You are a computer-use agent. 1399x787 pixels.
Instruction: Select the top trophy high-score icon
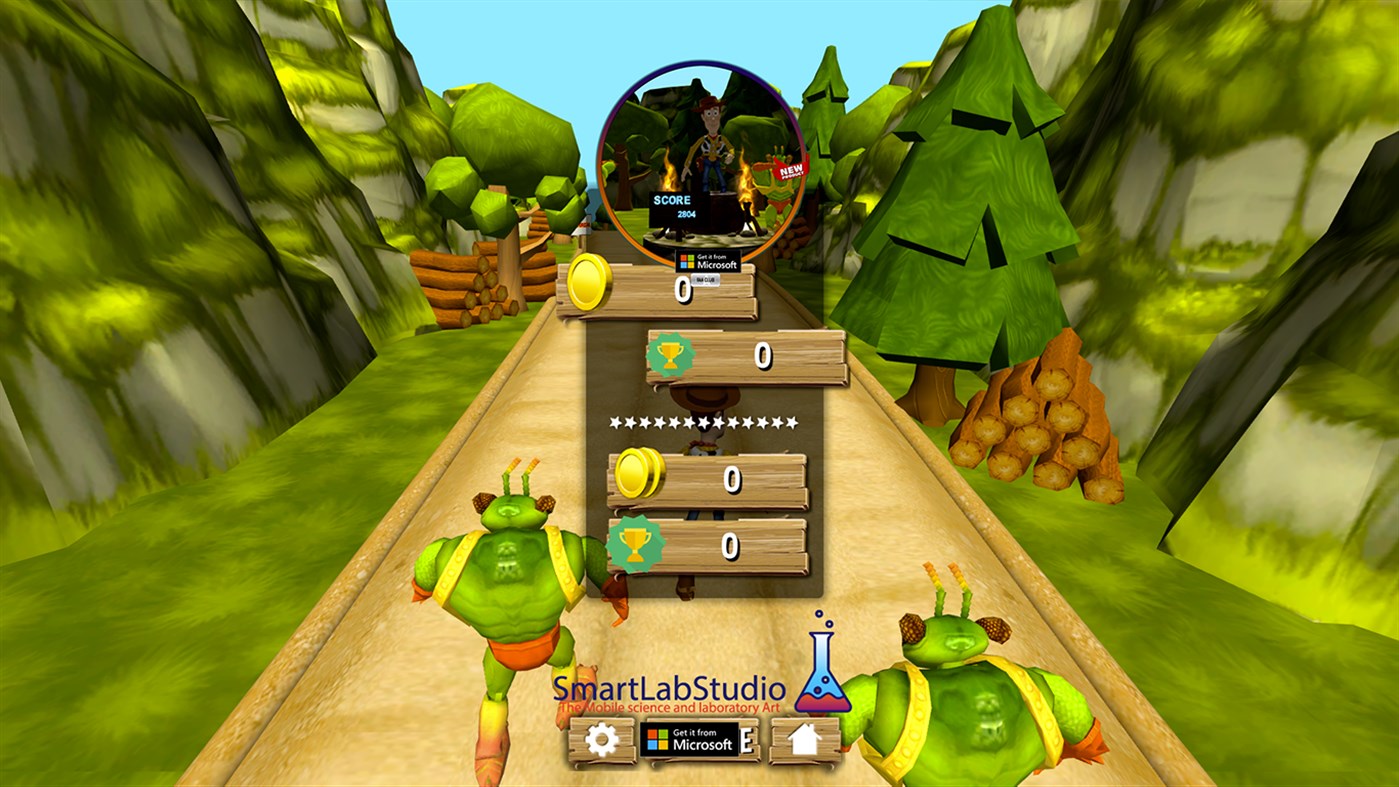coord(670,352)
